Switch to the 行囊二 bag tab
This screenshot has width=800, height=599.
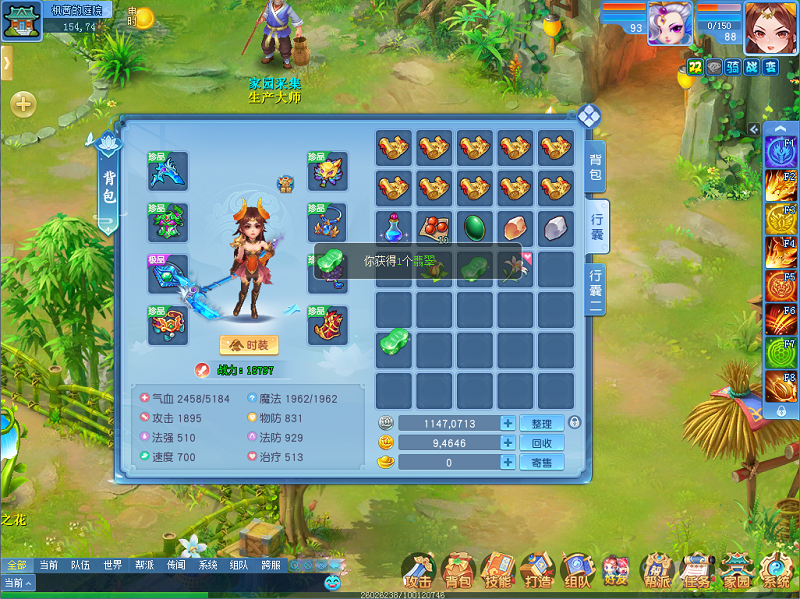596,290
